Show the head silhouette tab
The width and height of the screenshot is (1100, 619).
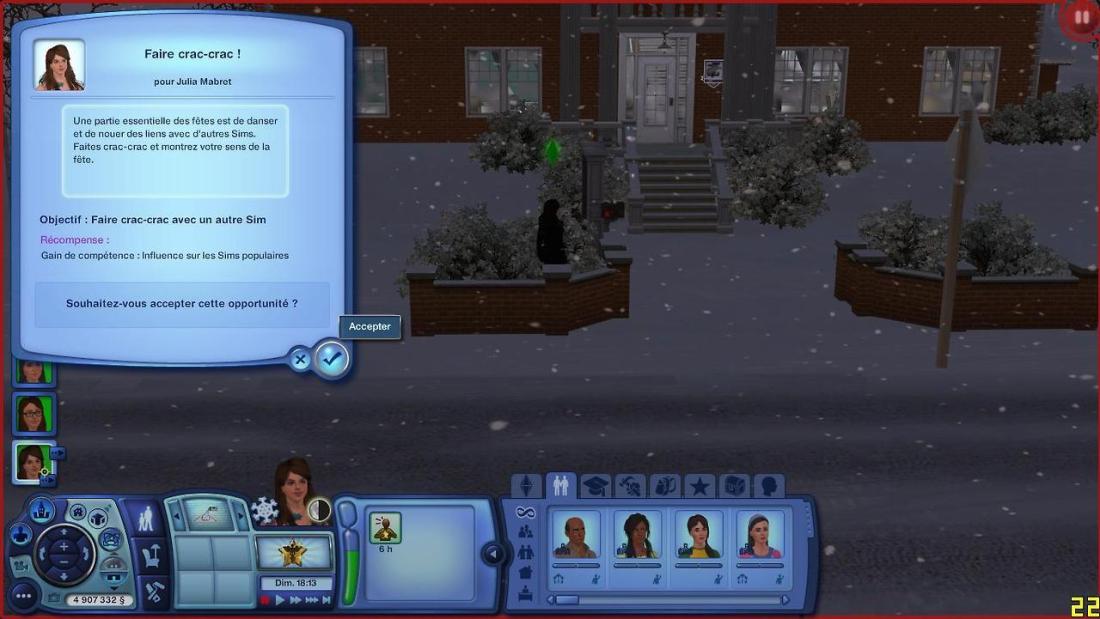tap(768, 486)
